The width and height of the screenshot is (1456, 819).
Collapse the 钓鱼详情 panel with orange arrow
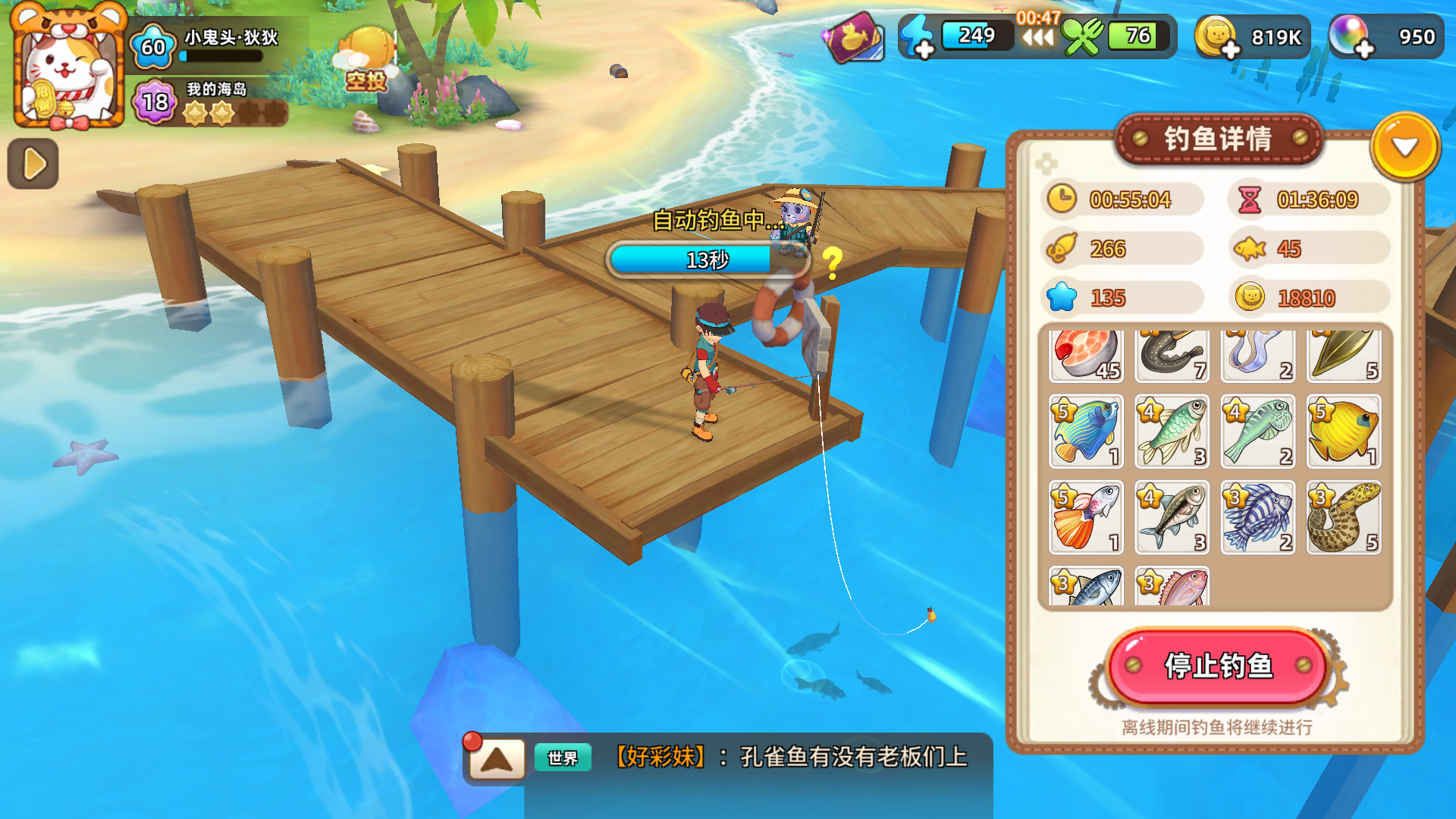tap(1405, 146)
